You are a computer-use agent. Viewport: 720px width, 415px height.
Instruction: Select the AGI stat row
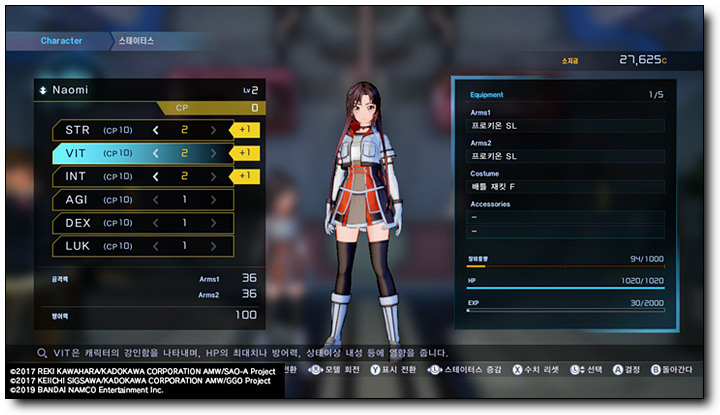pyautogui.click(x=142, y=200)
